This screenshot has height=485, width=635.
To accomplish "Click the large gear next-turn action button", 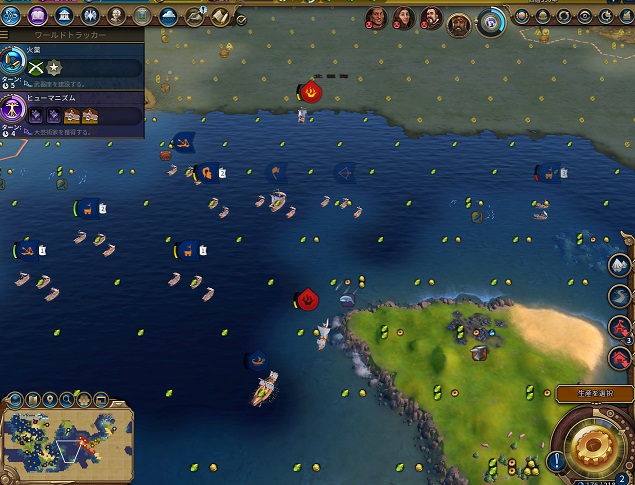I will click(x=591, y=447).
